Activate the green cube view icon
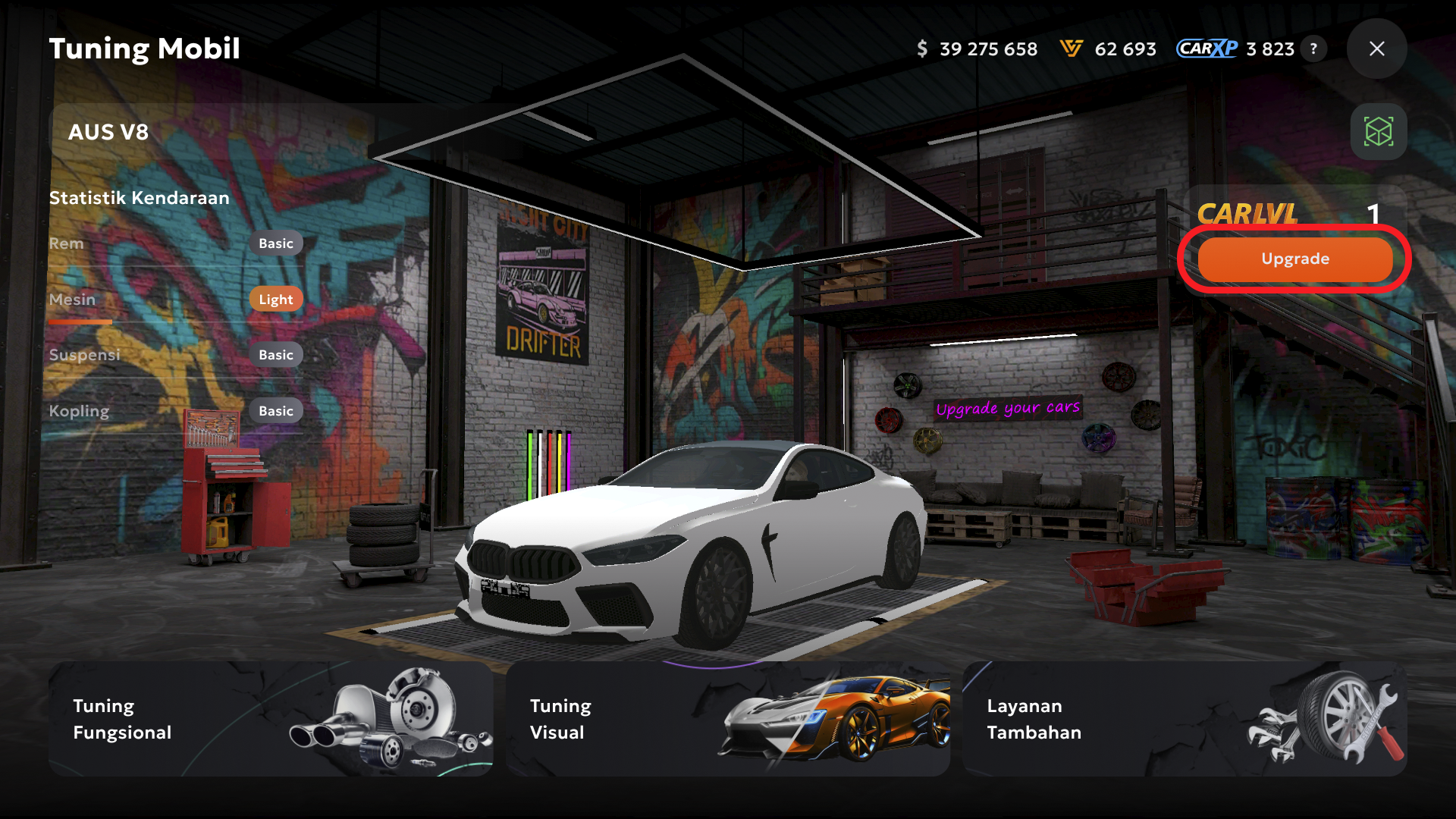 pos(1378,132)
